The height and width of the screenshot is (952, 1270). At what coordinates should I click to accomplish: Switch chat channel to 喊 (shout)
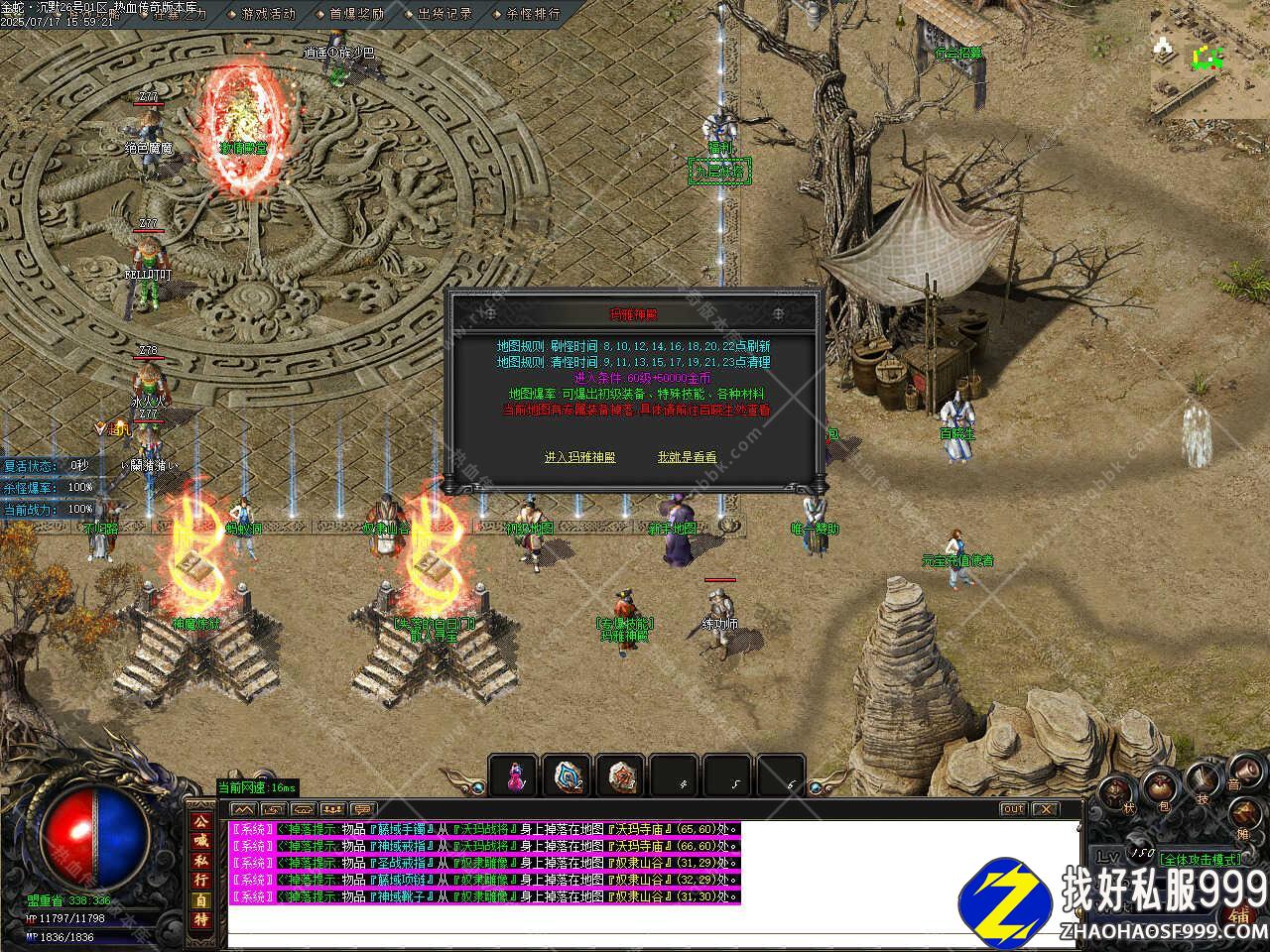[200, 841]
